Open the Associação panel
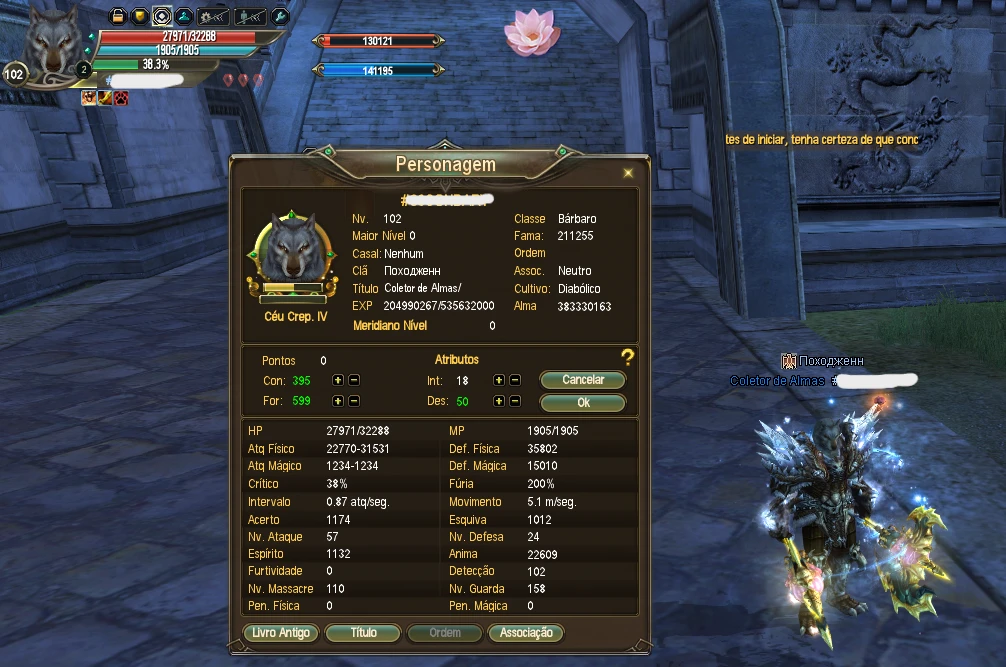Image resolution: width=1006 pixels, height=667 pixels. (526, 633)
